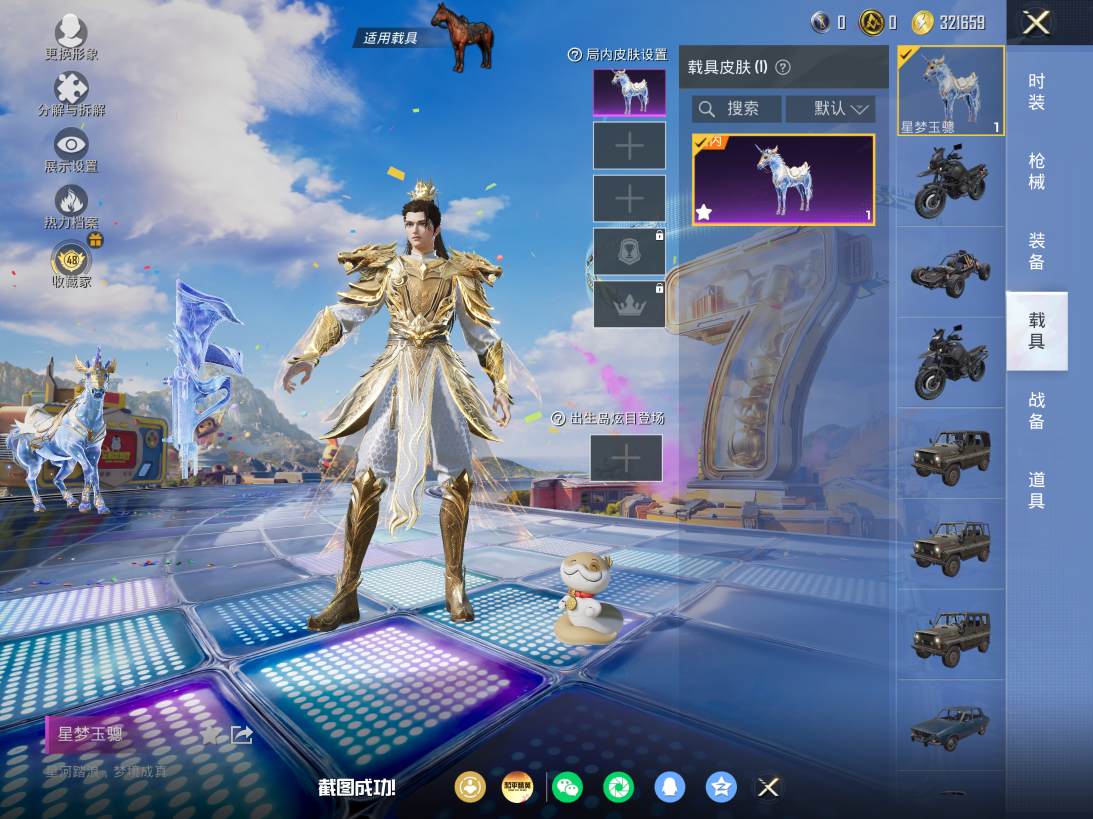
Task: Open the 装备 tab
Action: click(x=1036, y=251)
